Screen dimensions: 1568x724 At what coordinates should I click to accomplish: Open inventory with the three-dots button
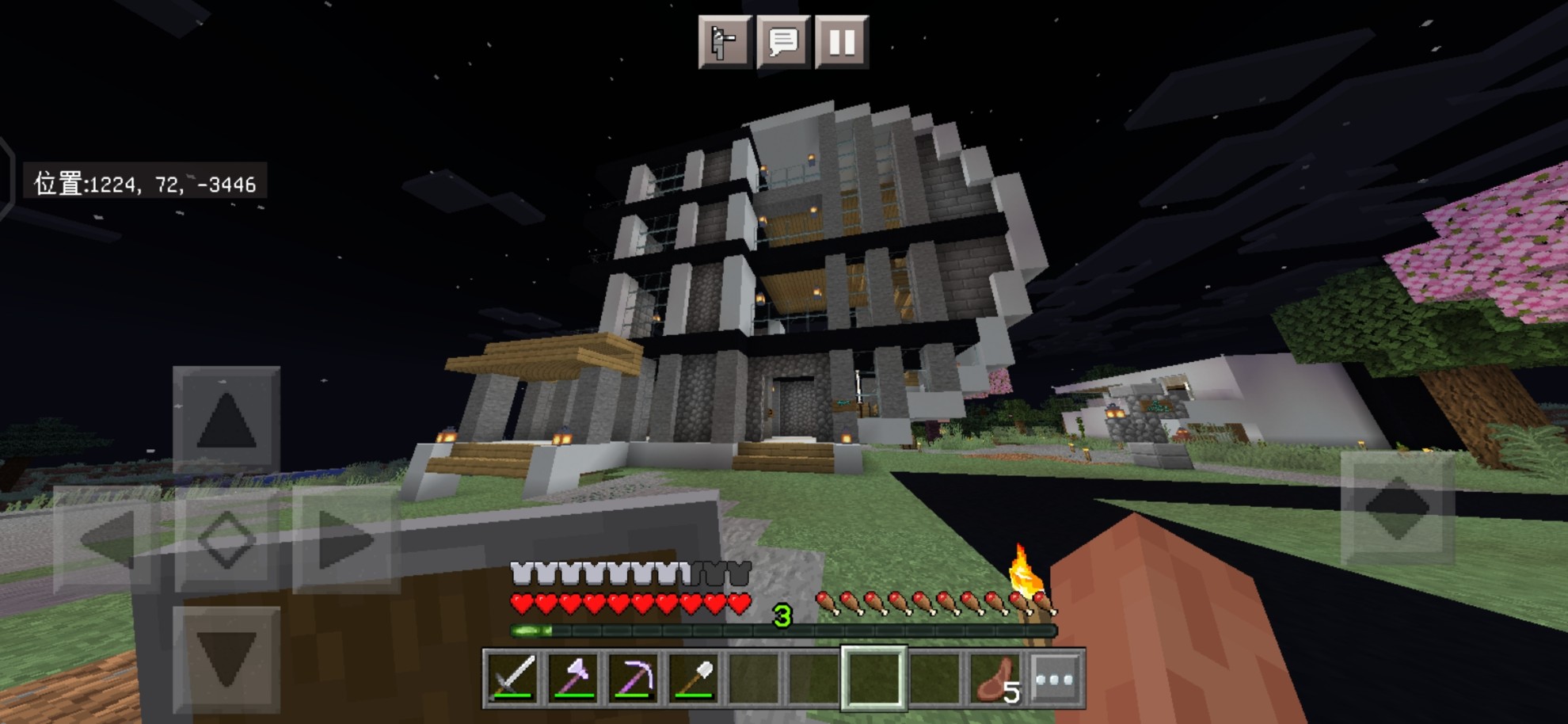pyautogui.click(x=1056, y=678)
